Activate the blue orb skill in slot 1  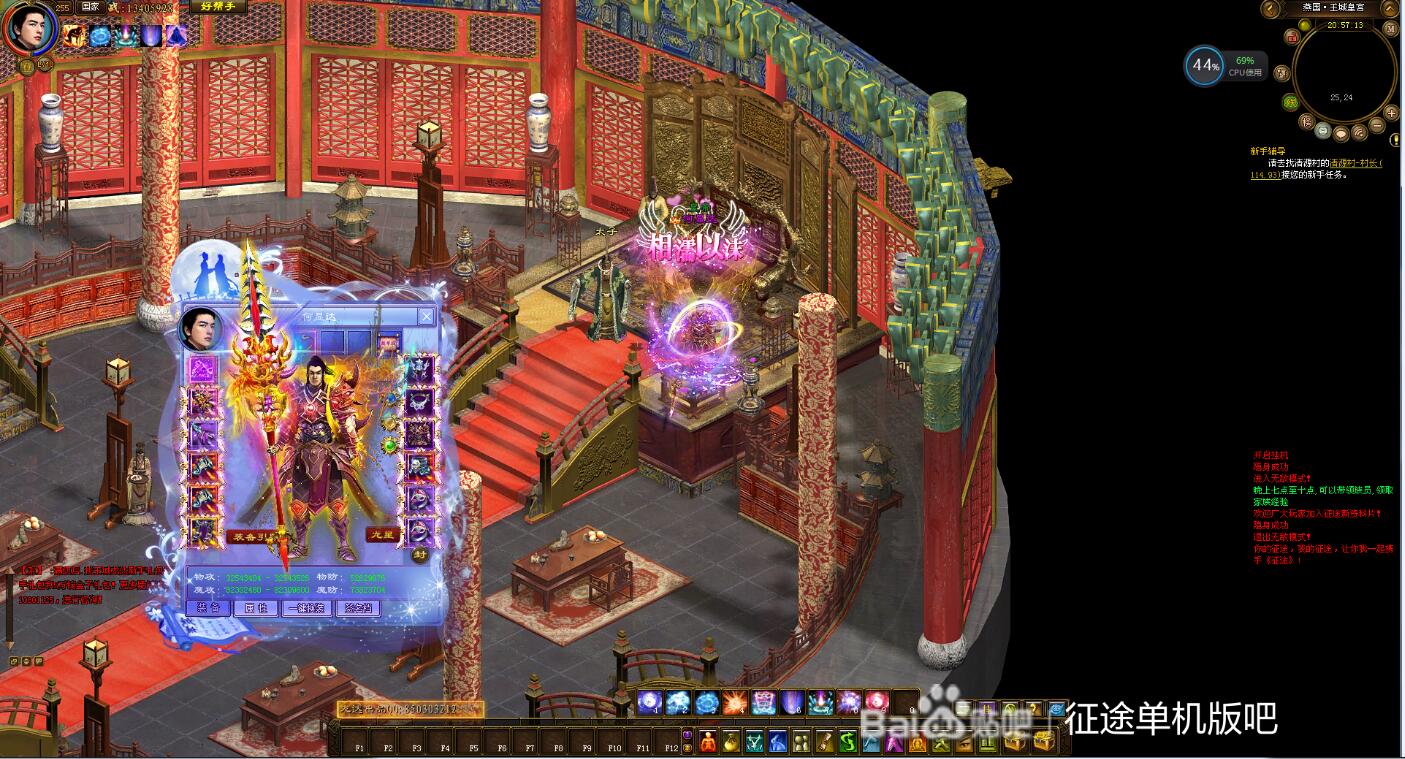tap(650, 703)
